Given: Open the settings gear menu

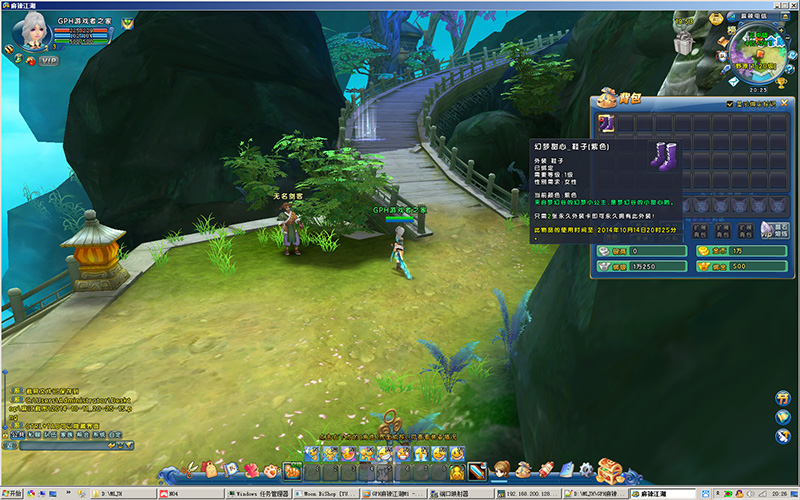Looking at the screenshot, I should 585,469.
